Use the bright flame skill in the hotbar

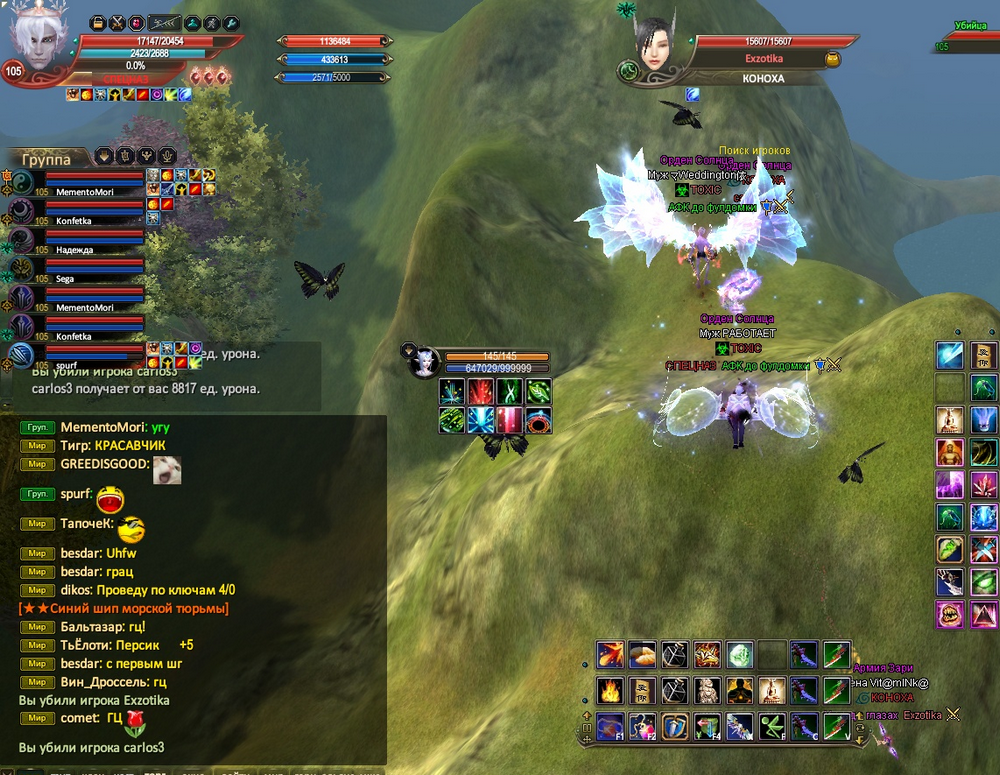pos(610,690)
